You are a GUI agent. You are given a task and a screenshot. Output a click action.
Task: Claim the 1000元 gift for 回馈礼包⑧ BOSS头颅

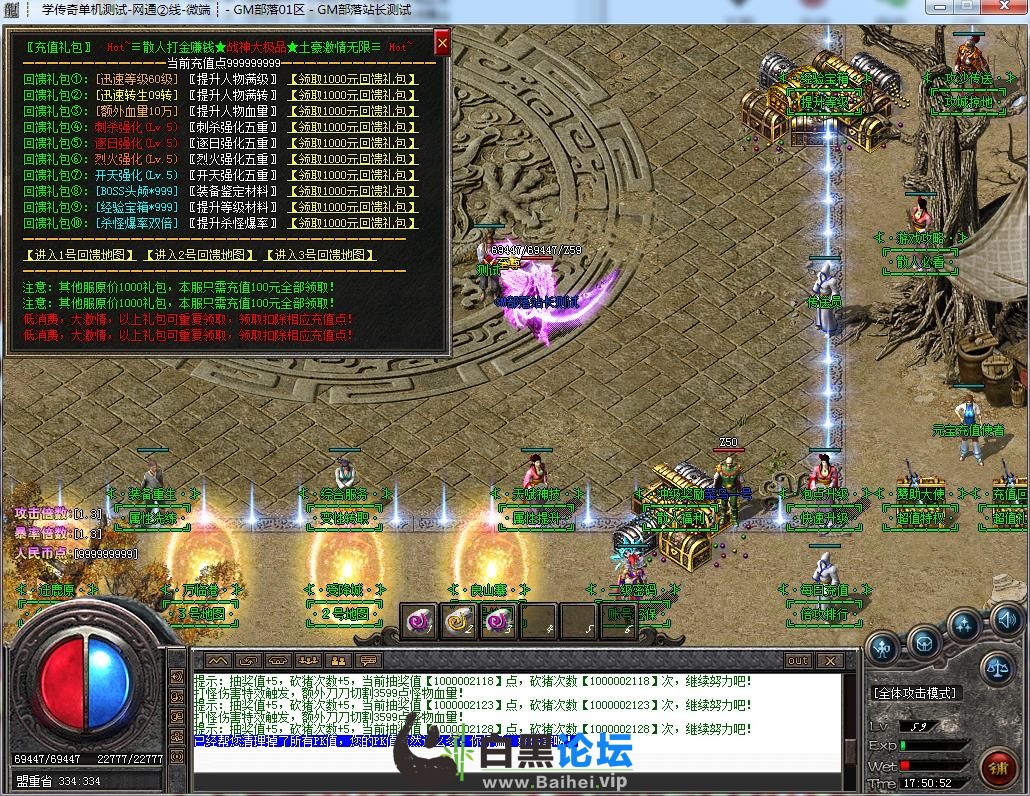(x=352, y=191)
